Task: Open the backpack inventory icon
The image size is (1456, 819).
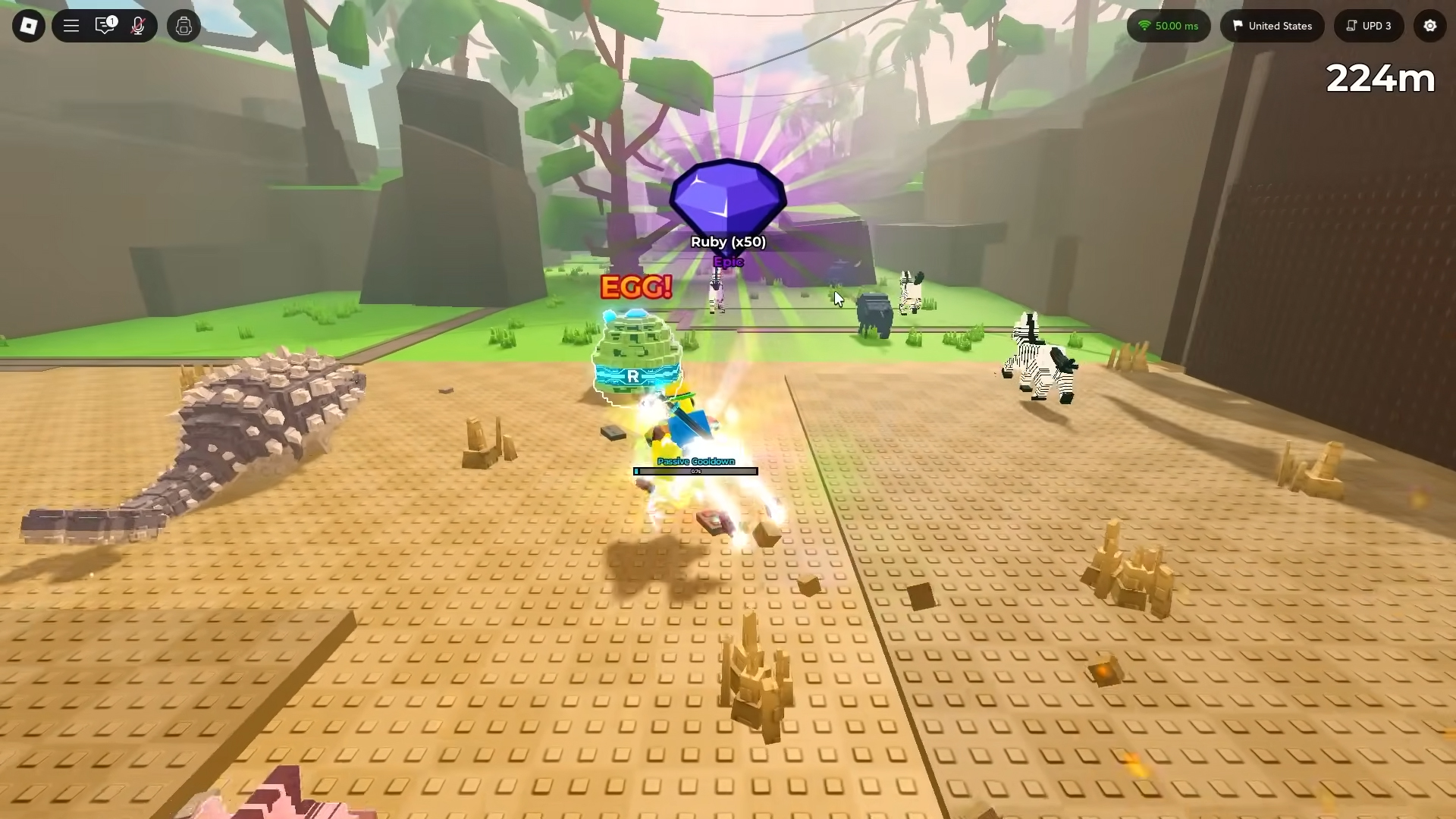Action: click(183, 25)
